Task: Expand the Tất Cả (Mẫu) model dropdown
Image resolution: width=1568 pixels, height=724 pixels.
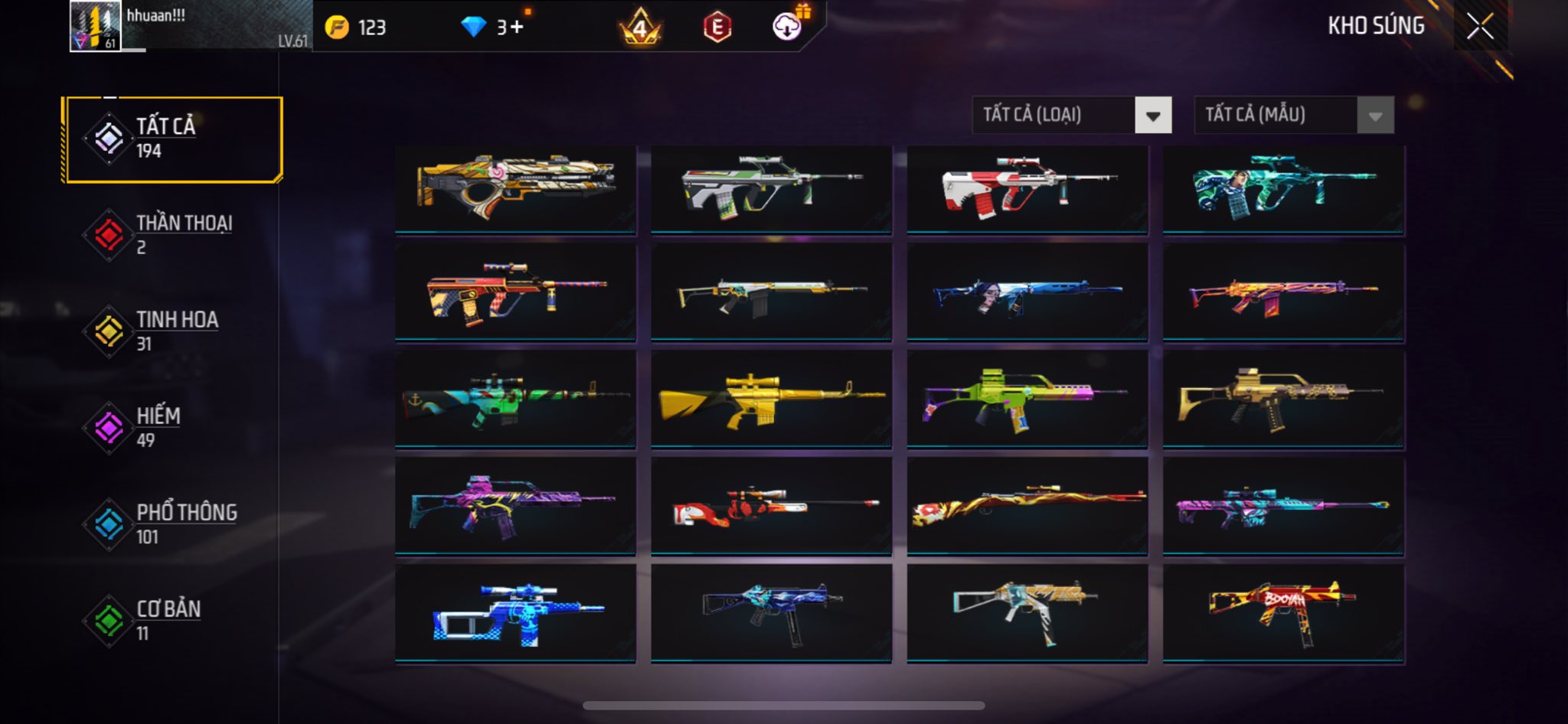Action: point(1293,116)
